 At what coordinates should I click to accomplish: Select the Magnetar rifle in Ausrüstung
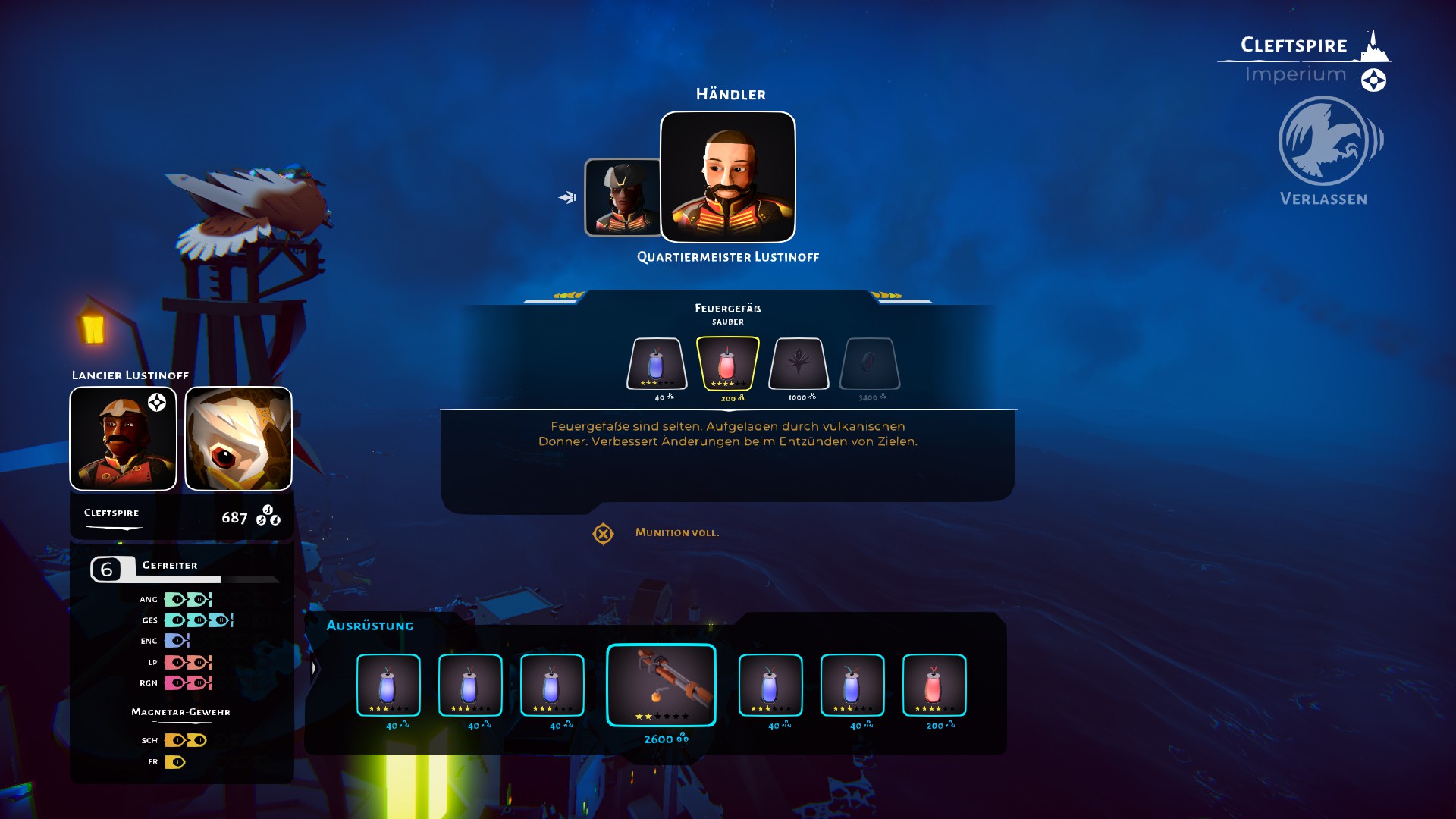tap(661, 685)
